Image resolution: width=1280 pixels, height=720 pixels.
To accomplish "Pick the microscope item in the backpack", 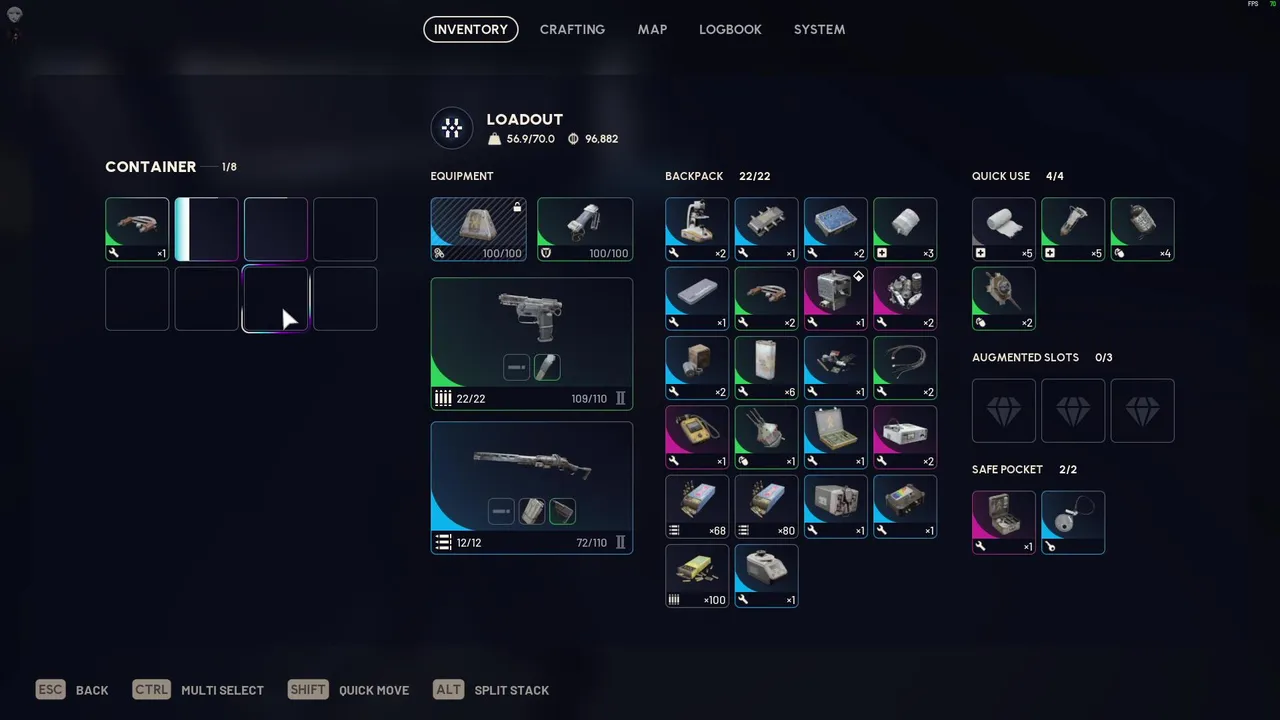I will 697,229.
